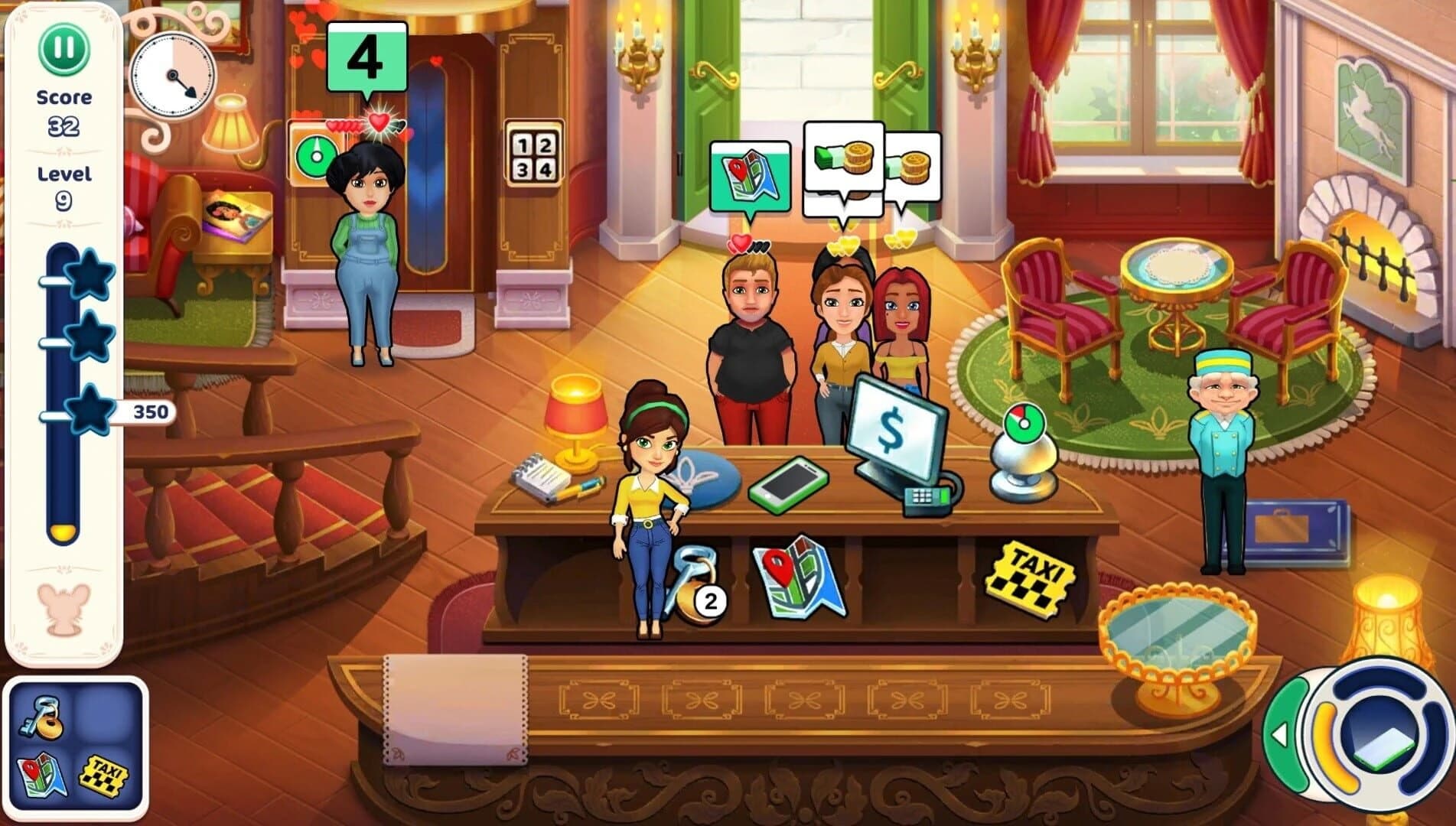Expand the heart combo counter showing 4

[366, 57]
